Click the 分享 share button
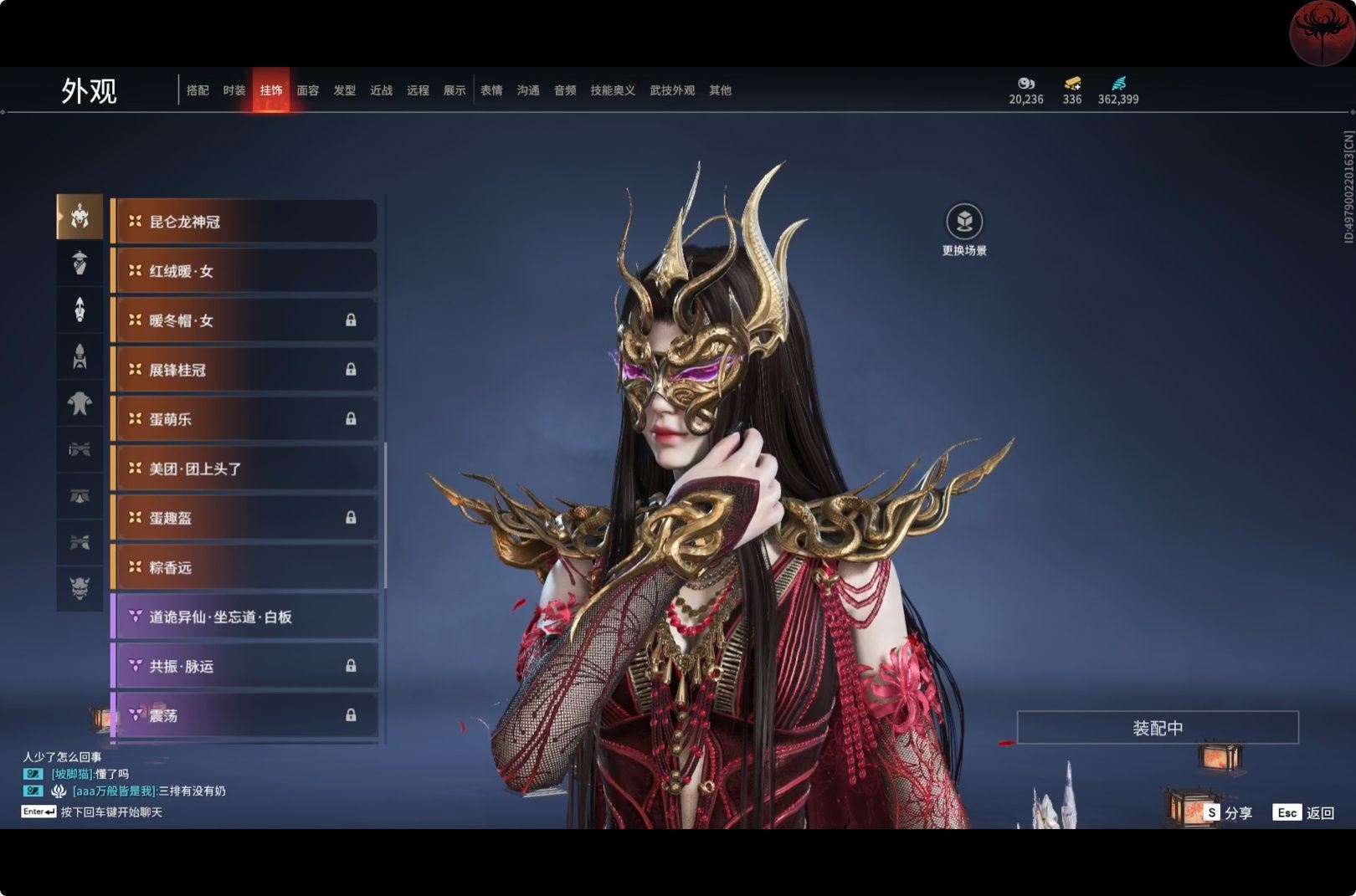Image resolution: width=1356 pixels, height=896 pixels. (x=1229, y=812)
